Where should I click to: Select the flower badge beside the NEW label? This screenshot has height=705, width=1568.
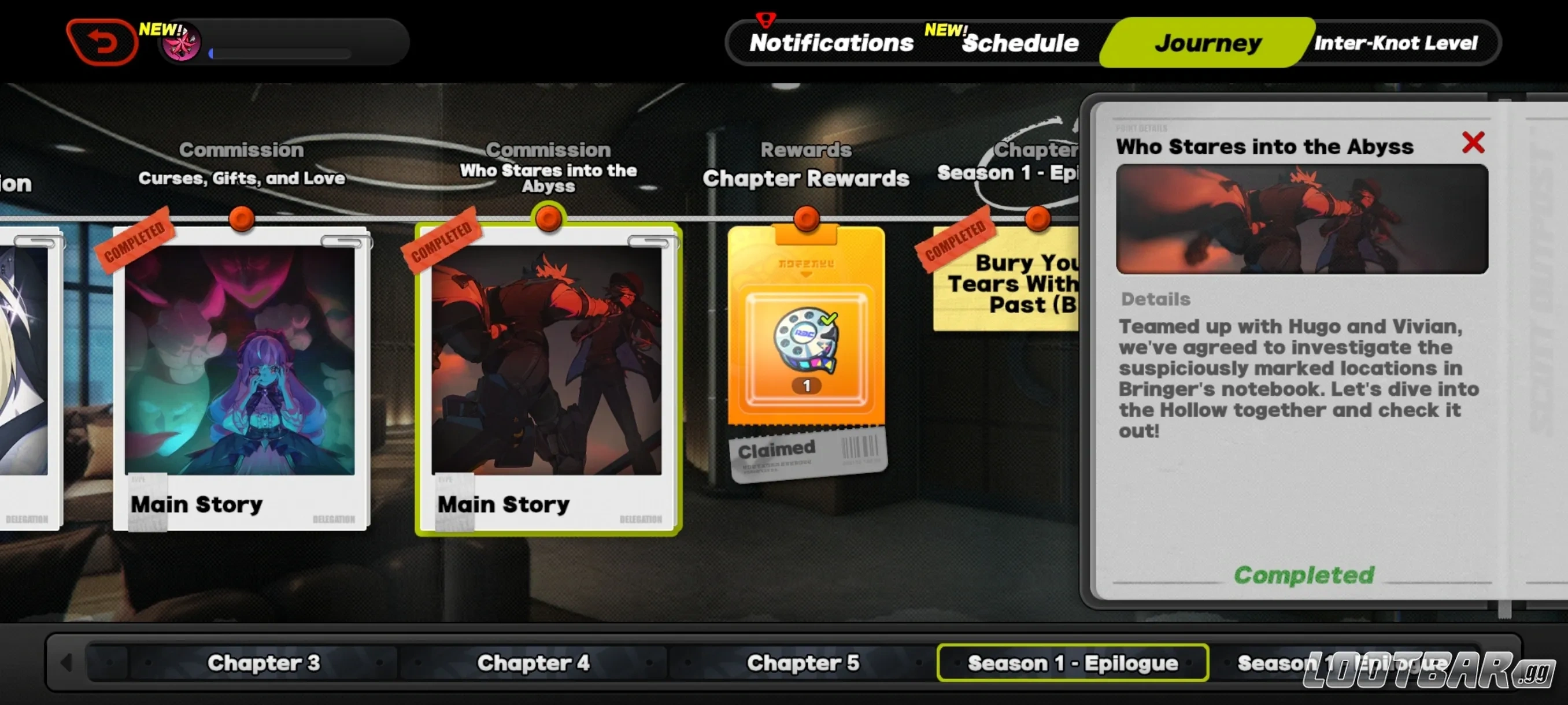[181, 43]
